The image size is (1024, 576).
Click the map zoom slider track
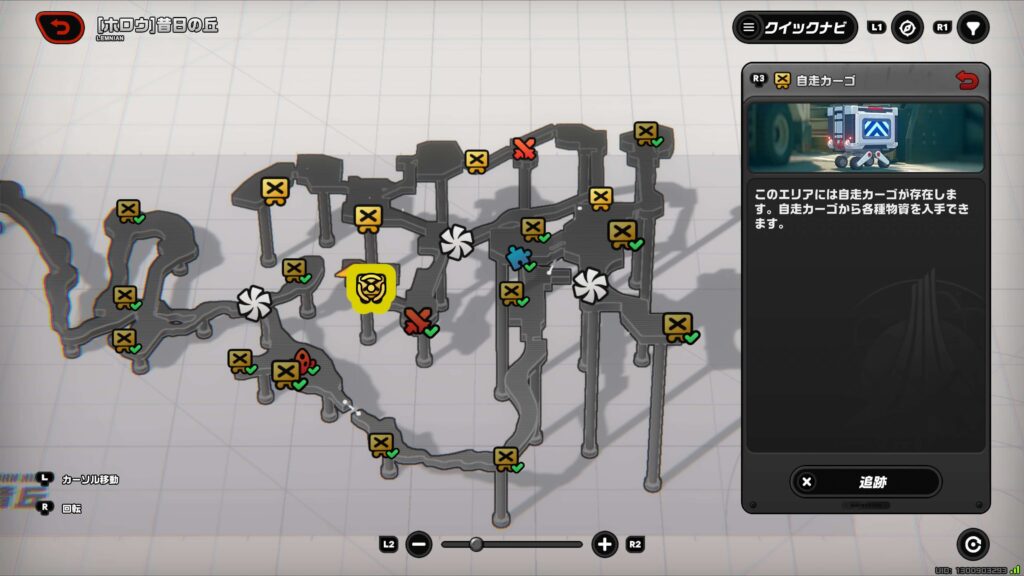(x=511, y=545)
